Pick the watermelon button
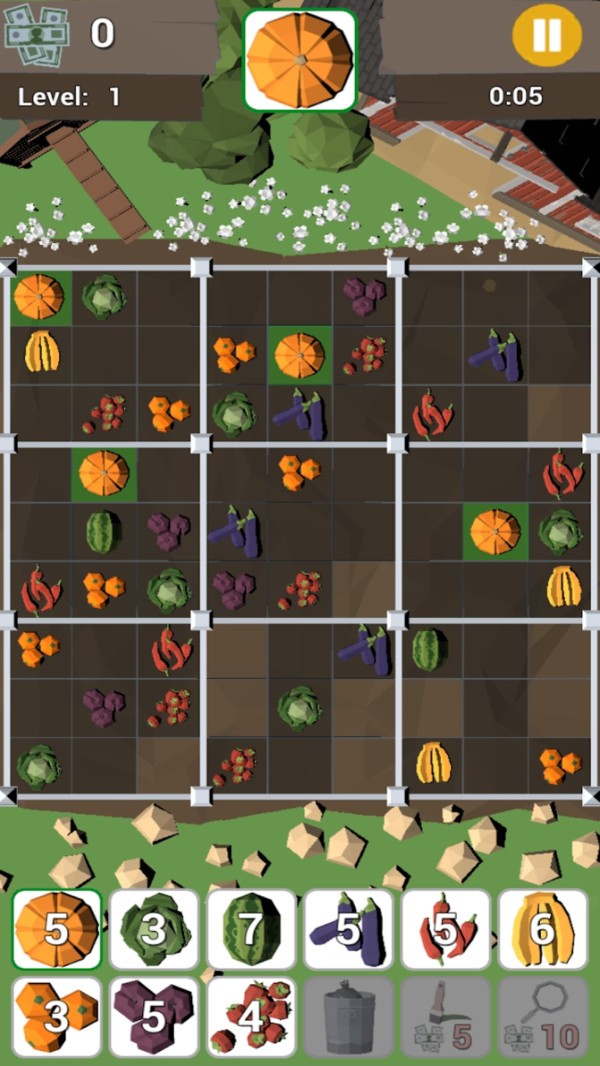This screenshot has height=1066, width=600. click(251, 929)
